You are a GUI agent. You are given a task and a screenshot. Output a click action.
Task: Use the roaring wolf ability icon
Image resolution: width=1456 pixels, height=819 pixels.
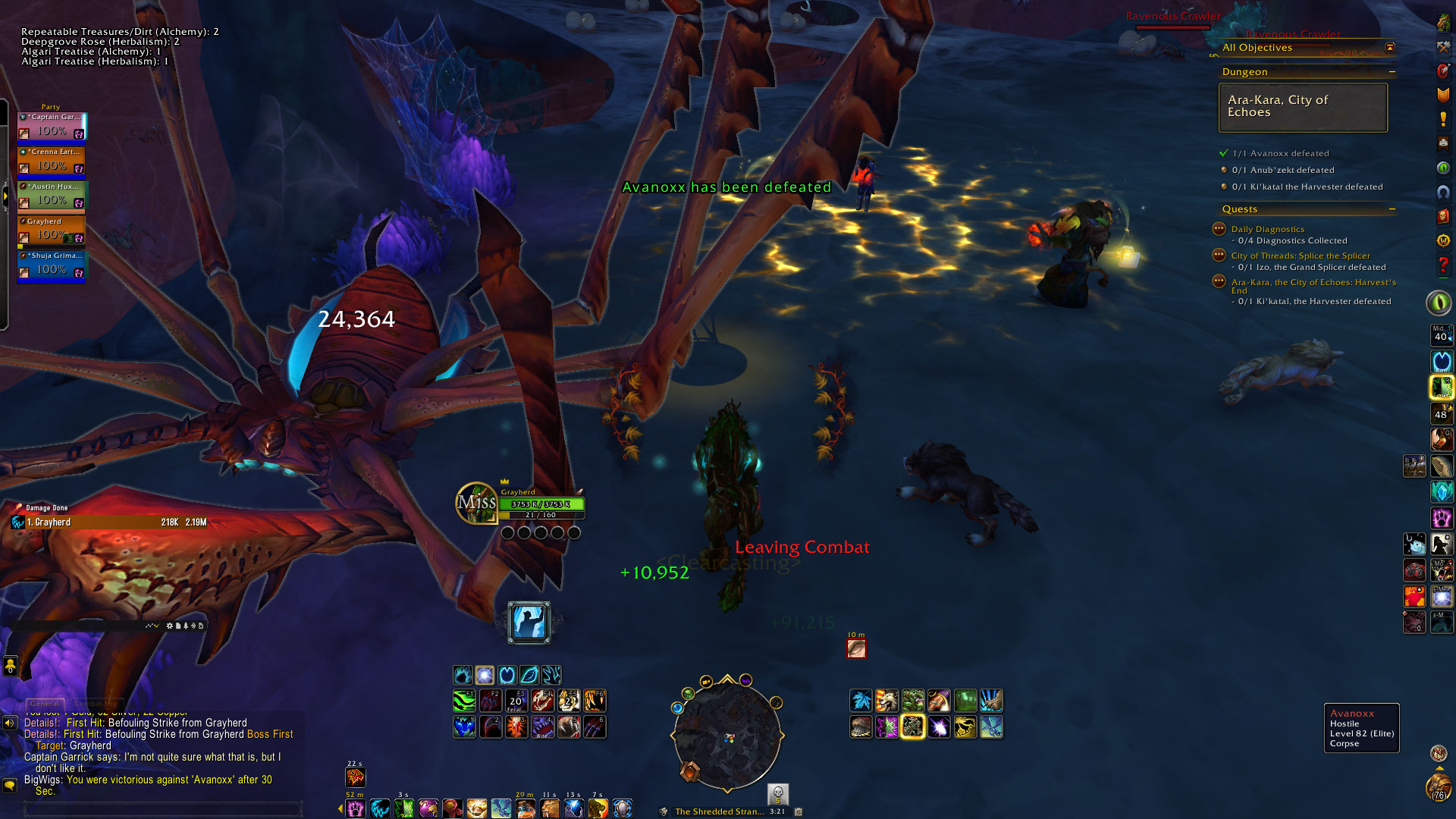point(886,701)
